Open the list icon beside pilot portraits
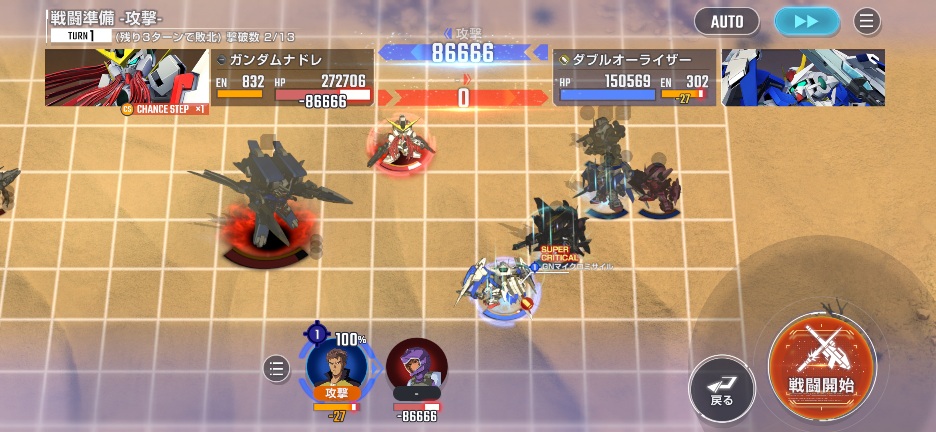 coord(277,369)
